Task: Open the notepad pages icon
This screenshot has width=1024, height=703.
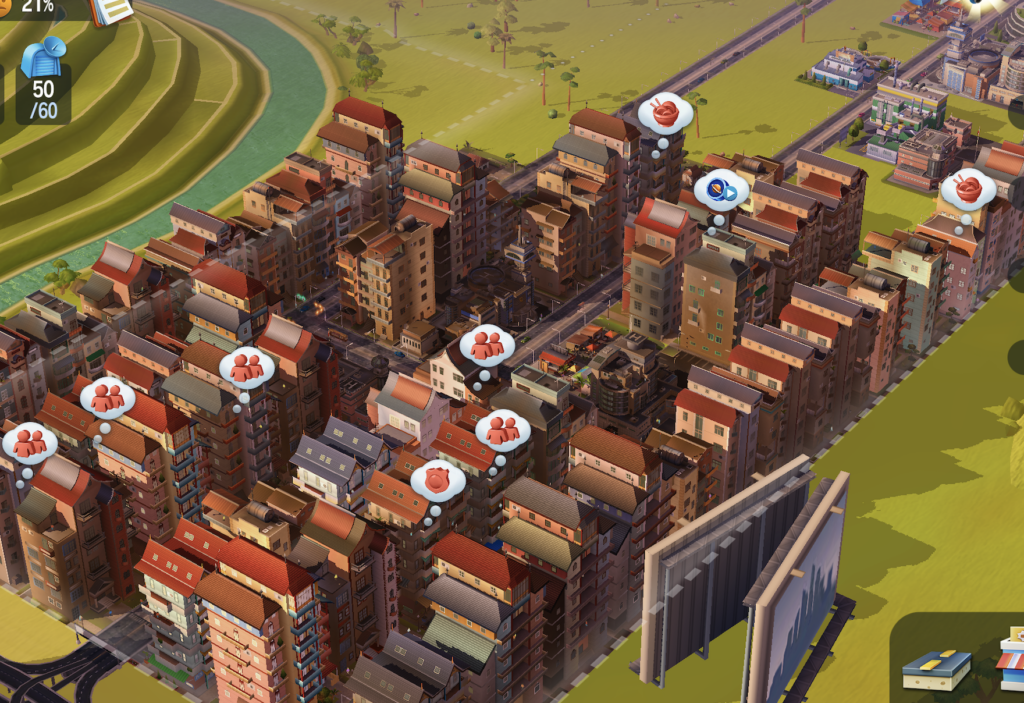Action: click(112, 10)
